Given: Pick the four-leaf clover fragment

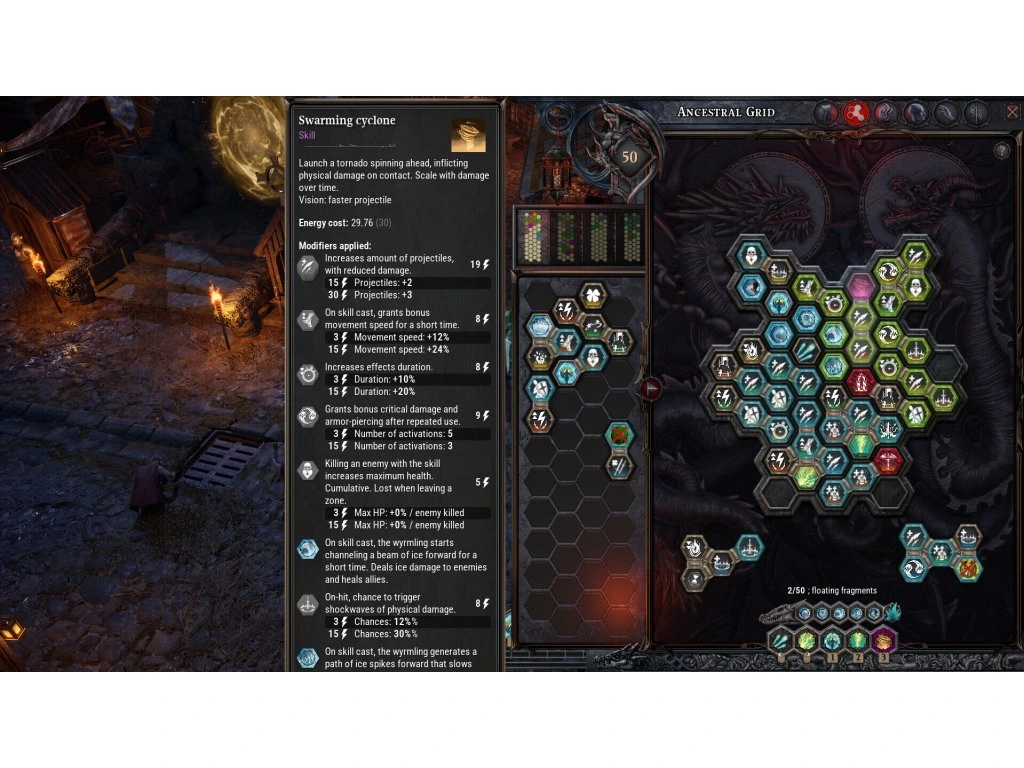Looking at the screenshot, I should 593,295.
